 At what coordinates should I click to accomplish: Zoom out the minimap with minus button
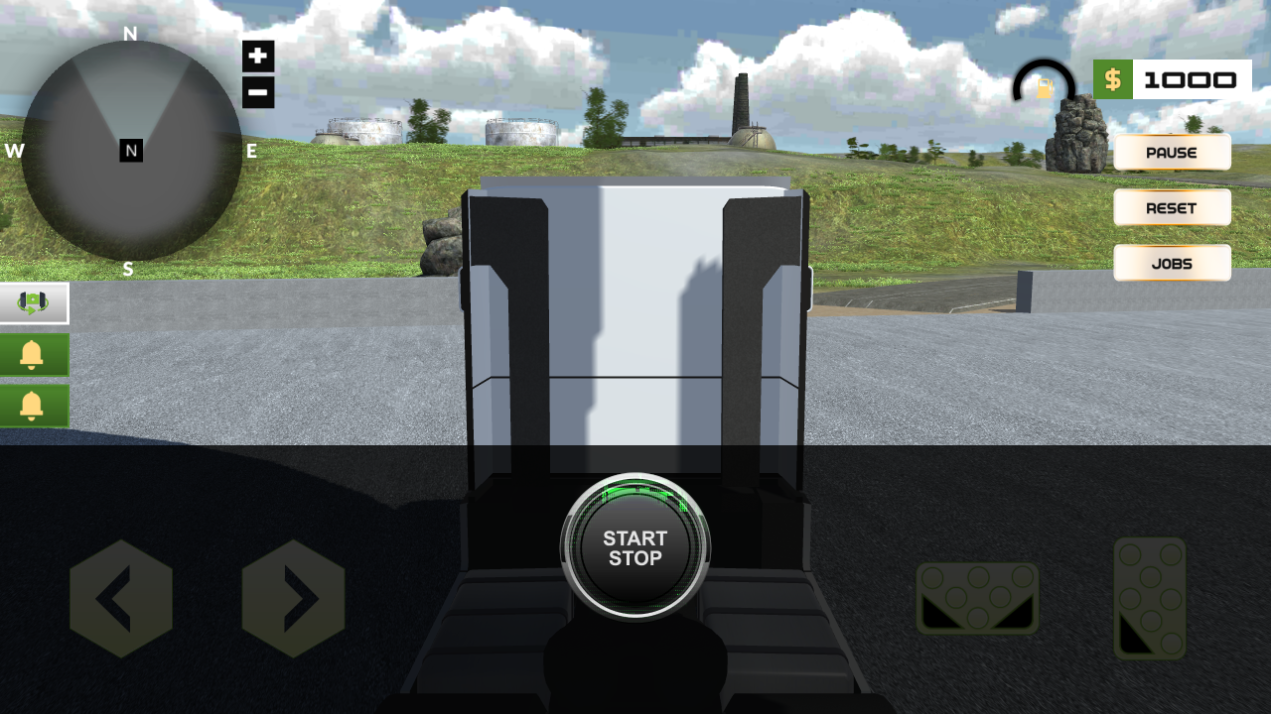coord(258,94)
